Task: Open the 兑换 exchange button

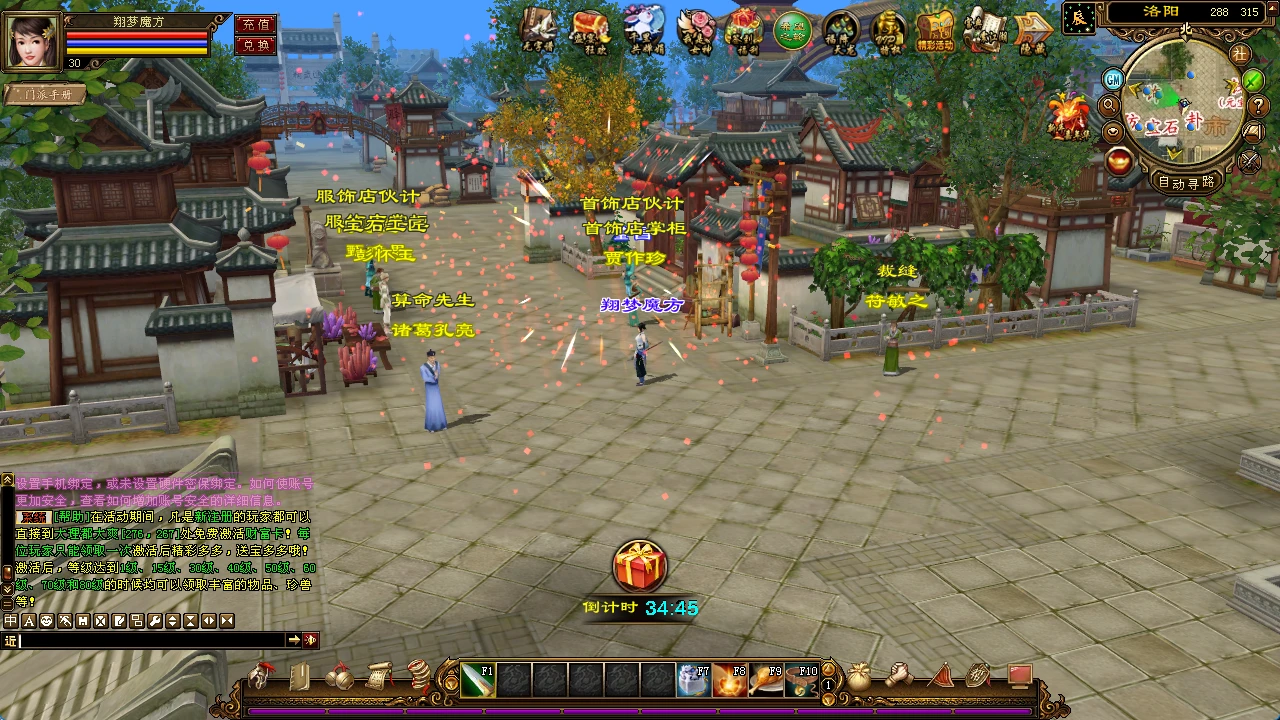Action: tap(255, 45)
